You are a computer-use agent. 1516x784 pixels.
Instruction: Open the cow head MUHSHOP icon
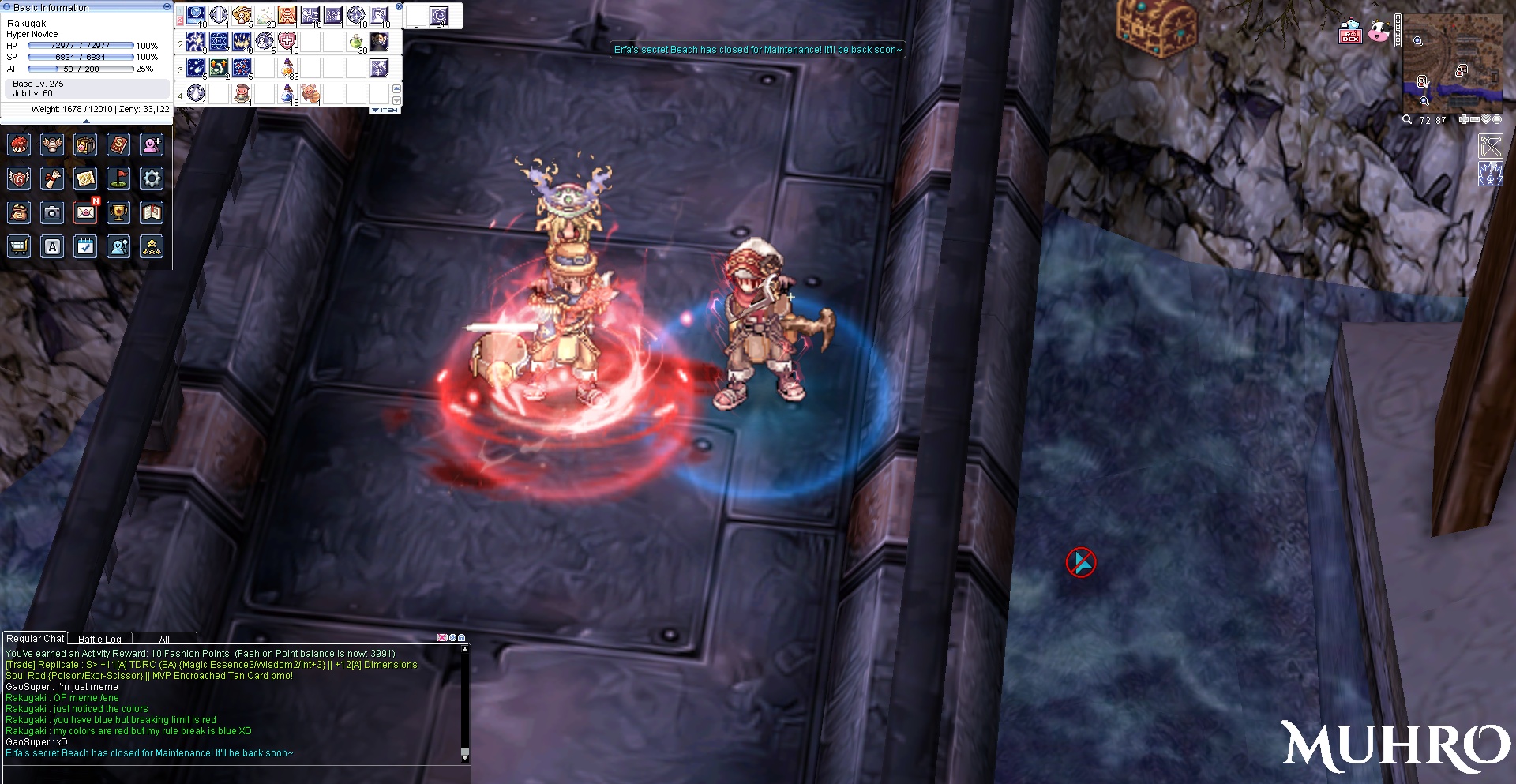click(1379, 32)
